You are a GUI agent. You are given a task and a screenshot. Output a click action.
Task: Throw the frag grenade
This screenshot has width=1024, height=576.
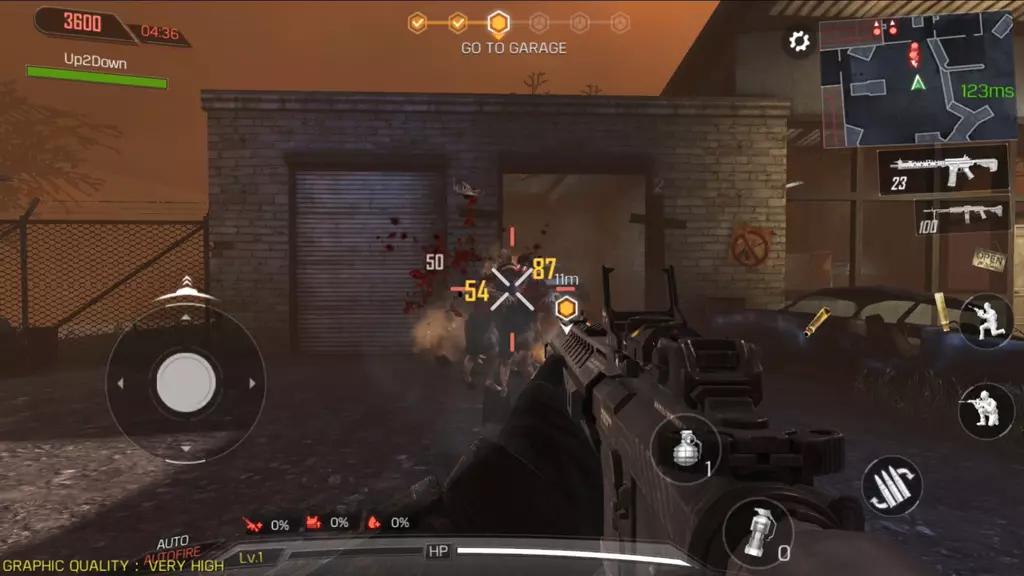[685, 450]
